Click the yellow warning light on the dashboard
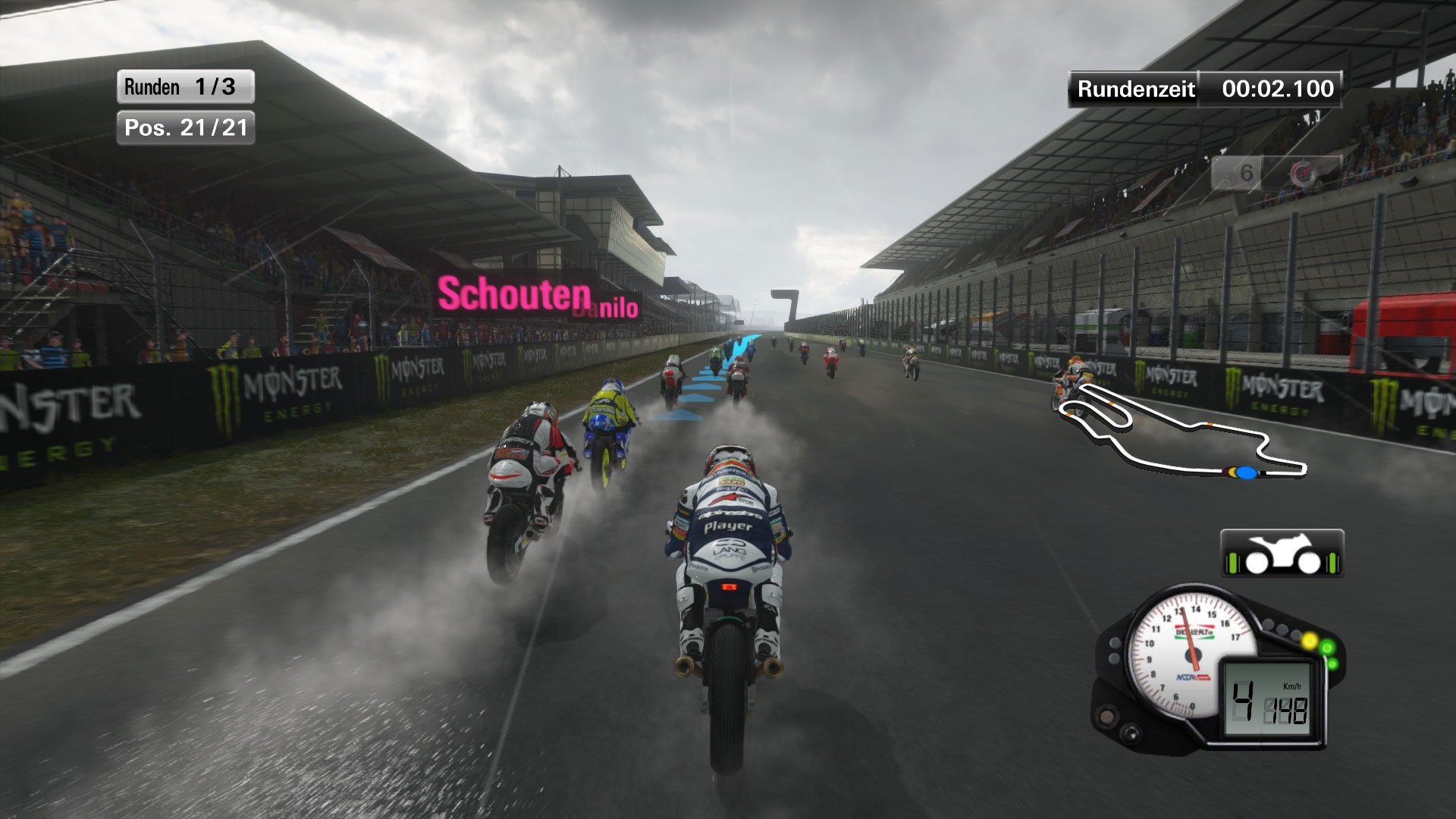Screen dimensions: 1456x819 (x=1310, y=640)
